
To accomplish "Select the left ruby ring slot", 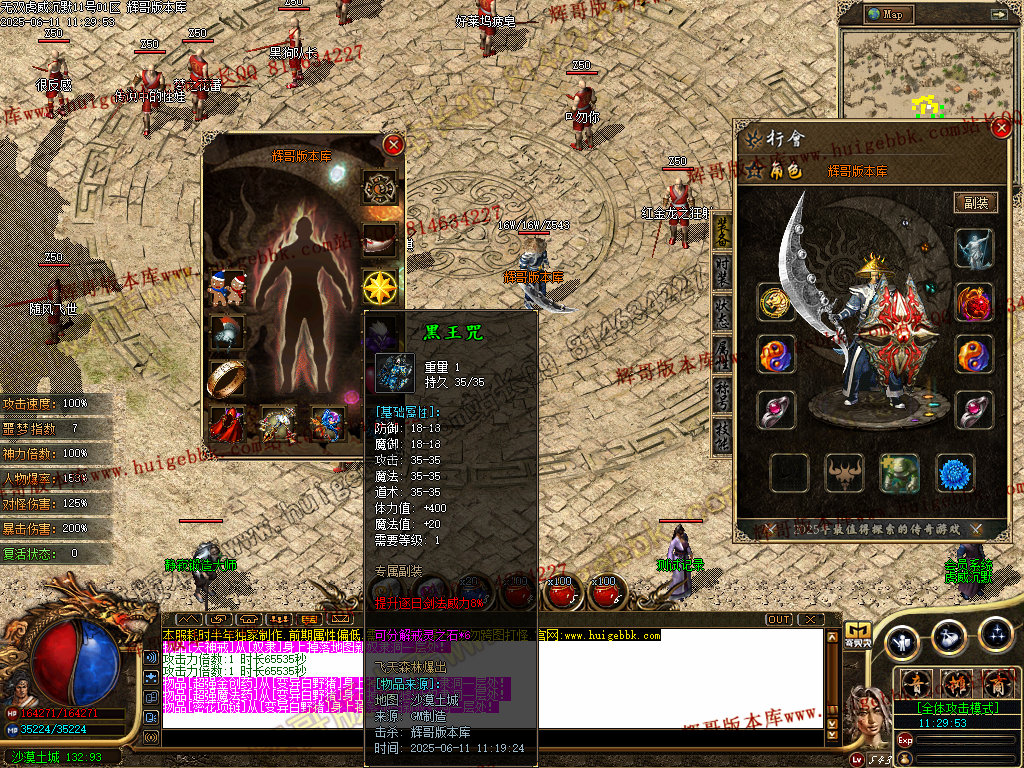I will coord(776,410).
